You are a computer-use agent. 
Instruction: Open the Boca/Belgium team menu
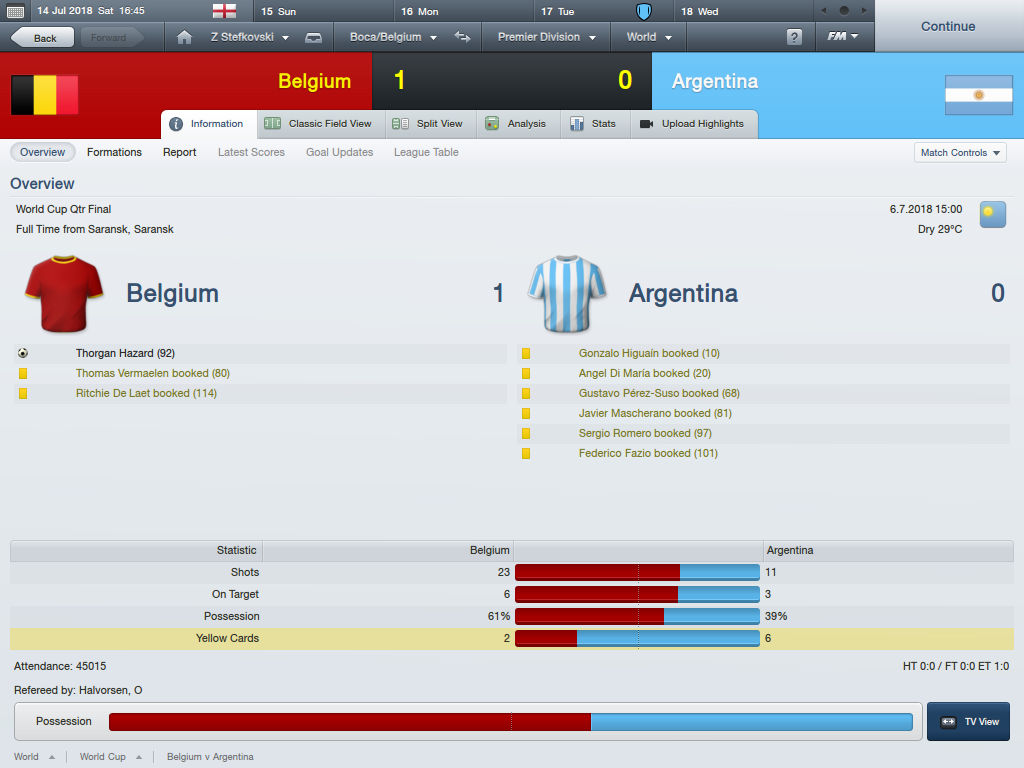coord(393,38)
